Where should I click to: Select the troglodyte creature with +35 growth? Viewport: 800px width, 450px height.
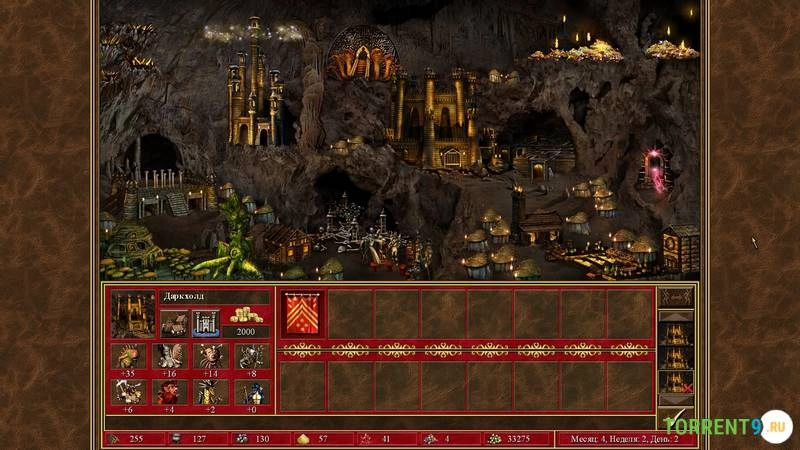(x=128, y=356)
